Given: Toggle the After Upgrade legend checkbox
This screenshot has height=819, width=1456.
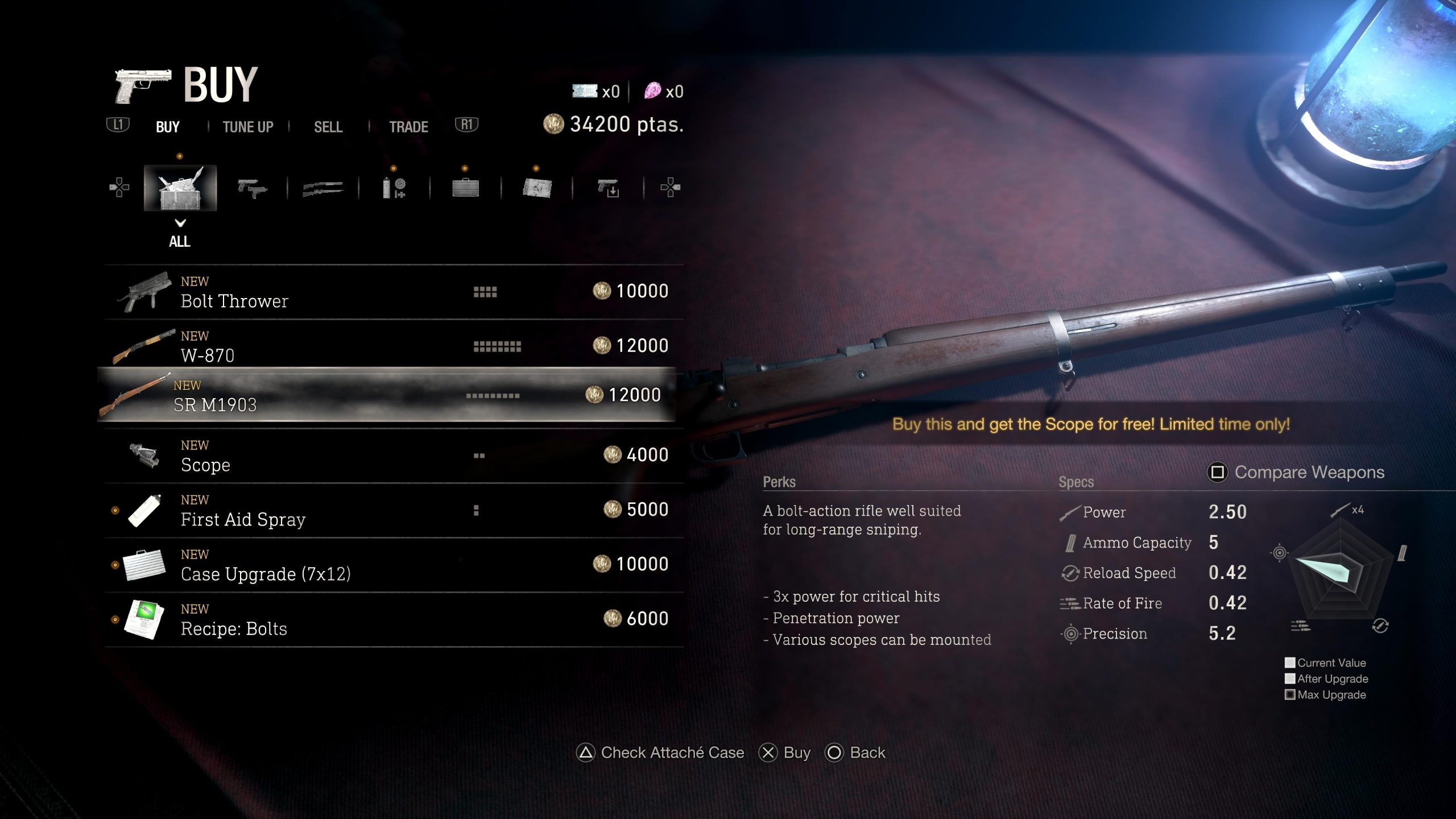Looking at the screenshot, I should click(1290, 679).
